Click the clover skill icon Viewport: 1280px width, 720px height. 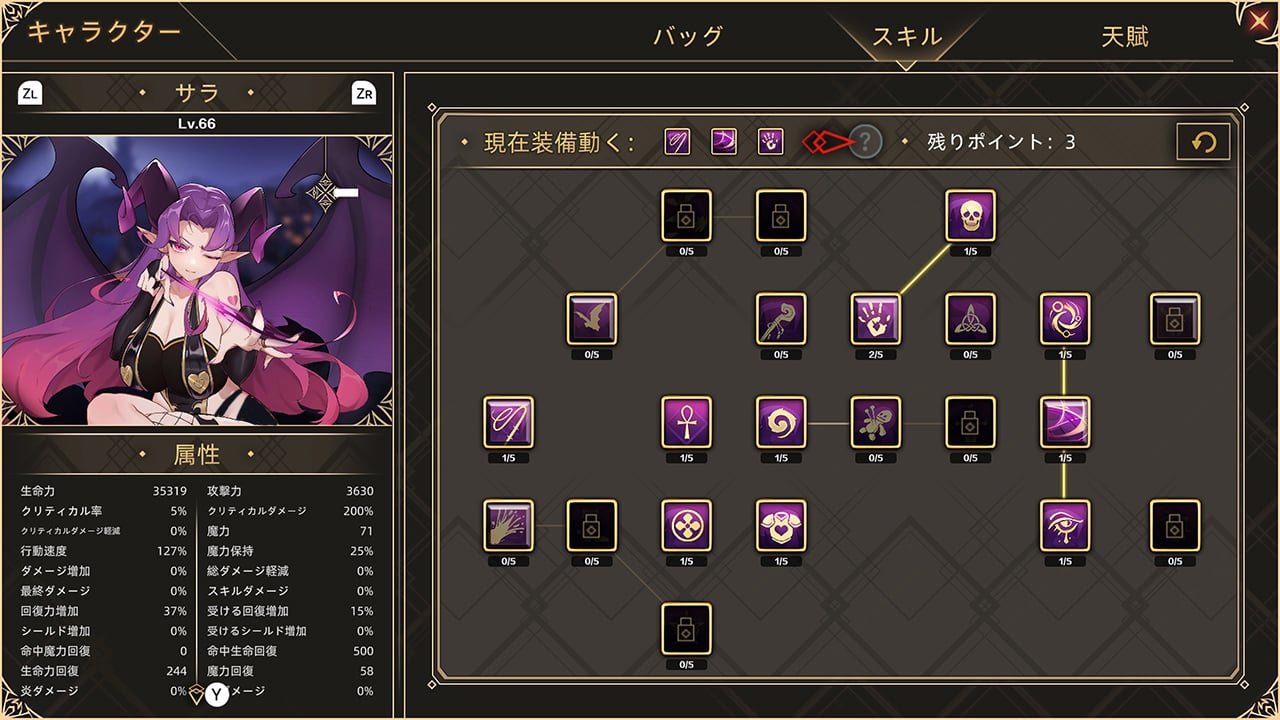point(686,527)
